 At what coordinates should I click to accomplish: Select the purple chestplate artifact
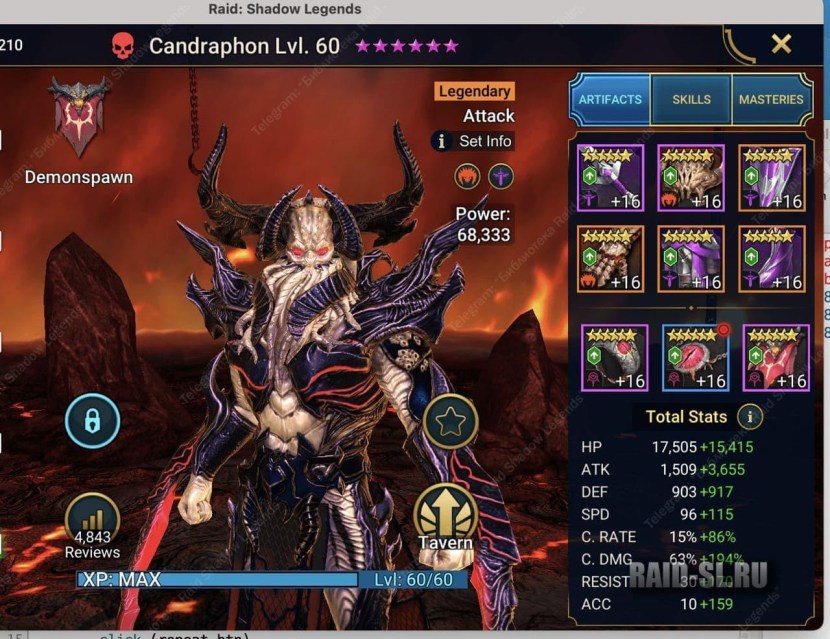point(691,258)
